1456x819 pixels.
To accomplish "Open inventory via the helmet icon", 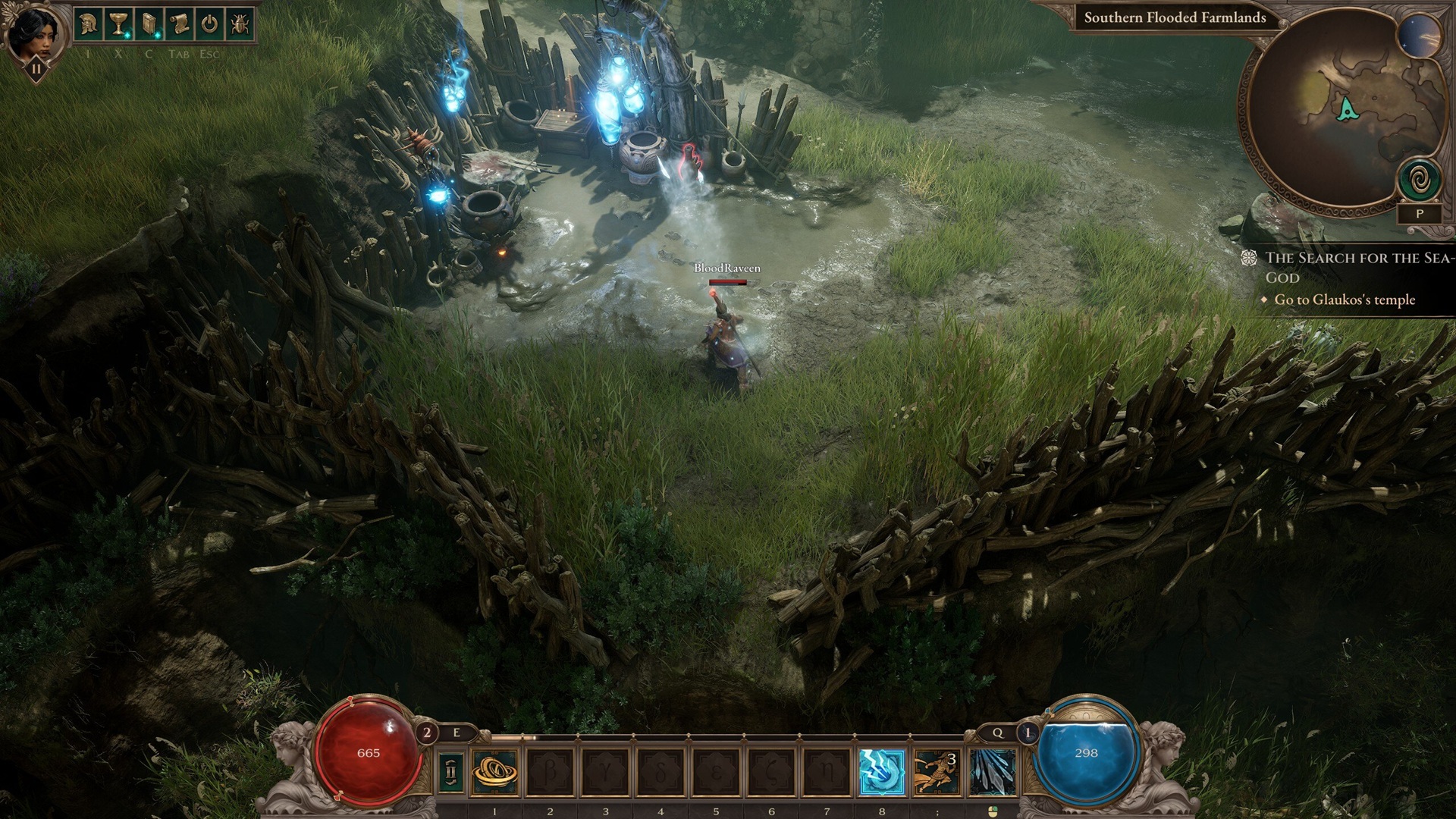I will [x=89, y=25].
